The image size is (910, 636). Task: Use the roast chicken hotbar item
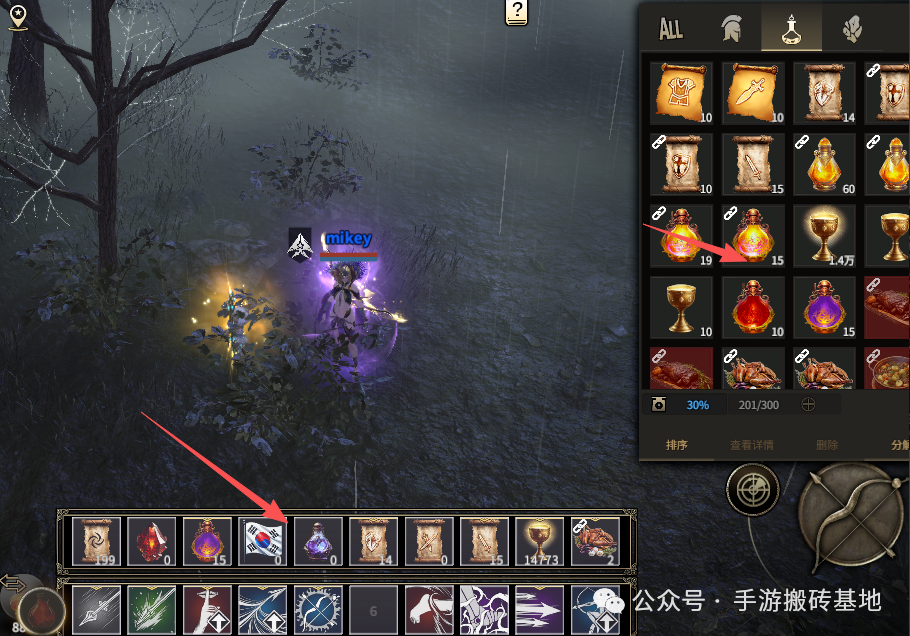pyautogui.click(x=595, y=541)
